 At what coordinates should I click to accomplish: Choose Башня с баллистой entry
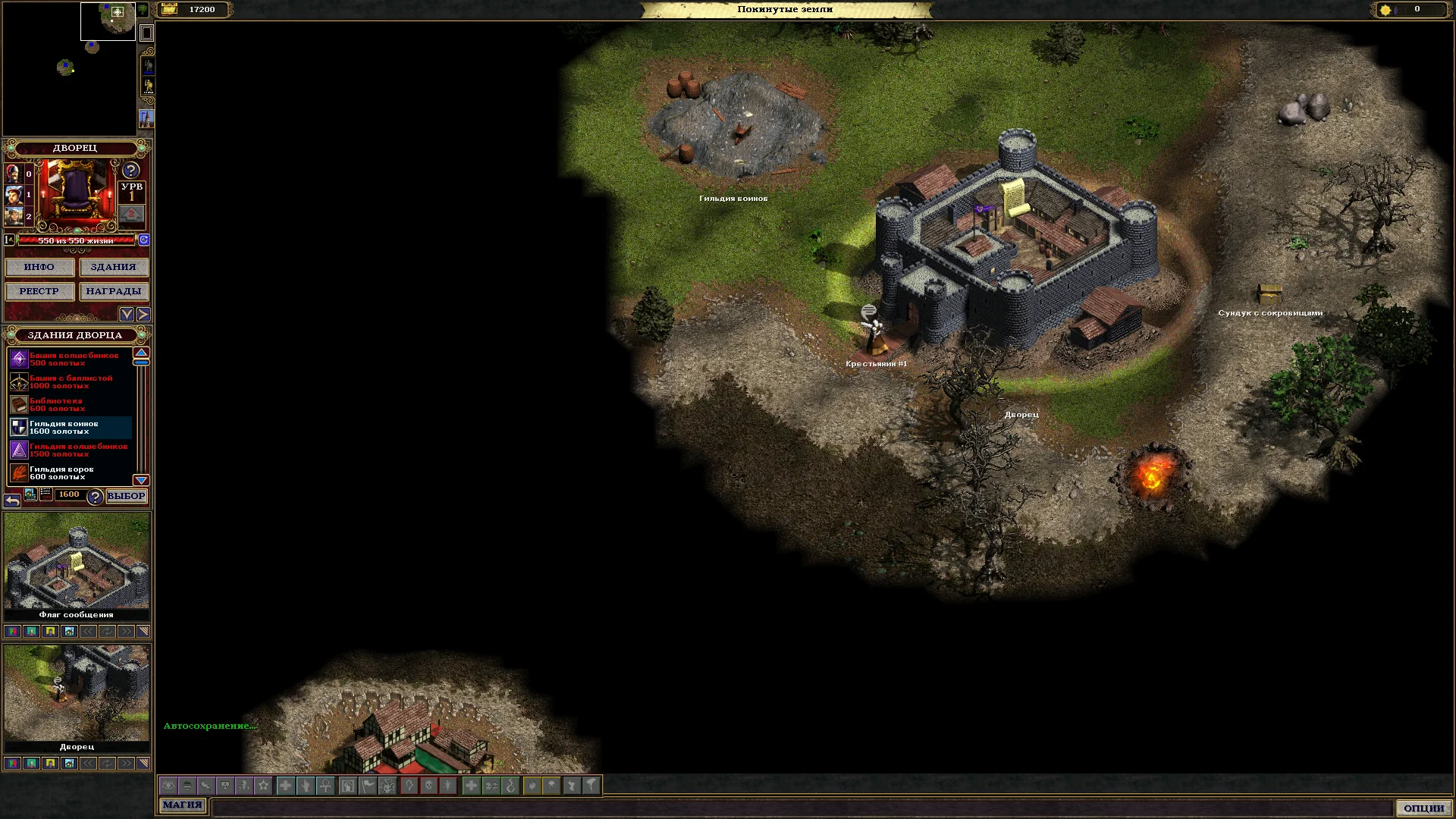coord(70,382)
